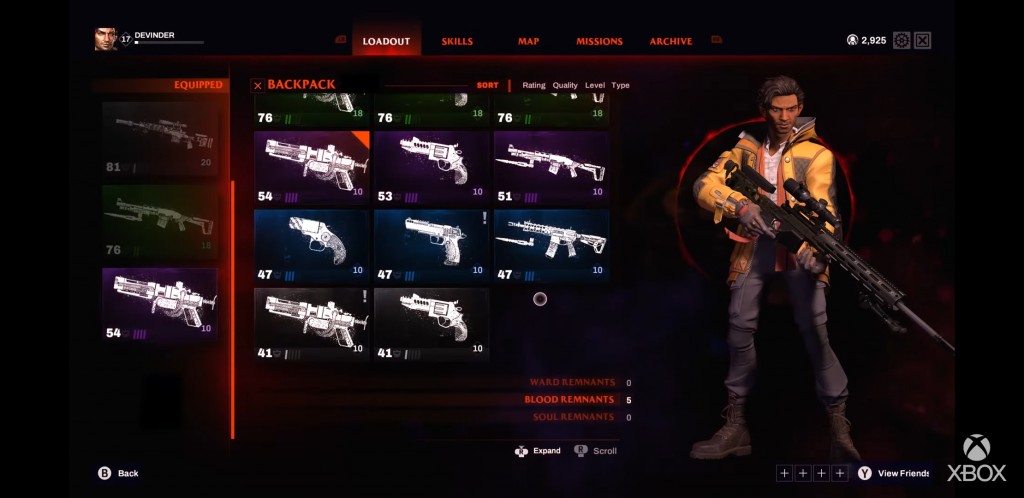Sort backpack by Quality
This screenshot has height=498, width=1024.
click(x=565, y=85)
